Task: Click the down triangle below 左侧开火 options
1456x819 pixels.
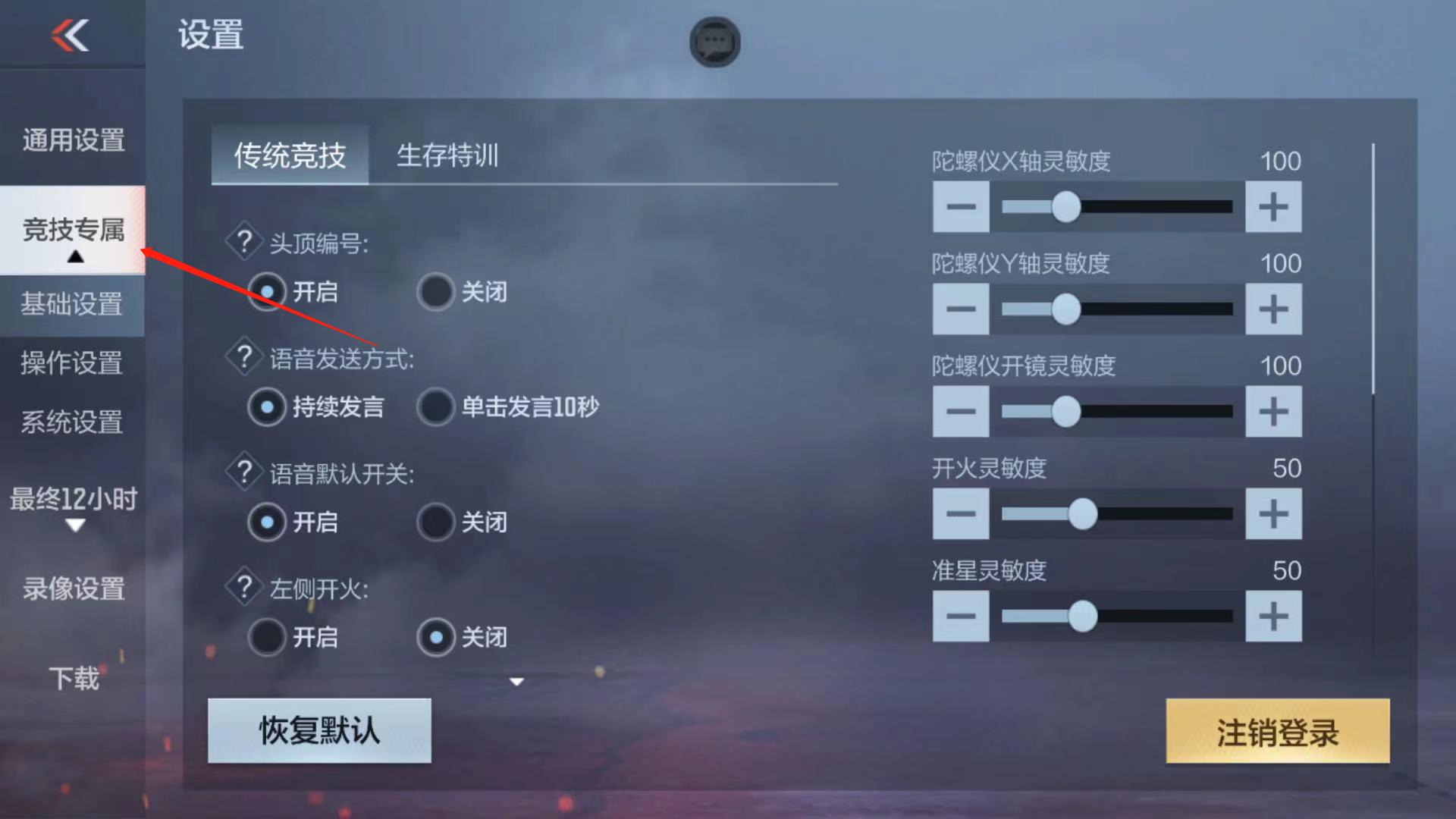Action: pos(516,682)
